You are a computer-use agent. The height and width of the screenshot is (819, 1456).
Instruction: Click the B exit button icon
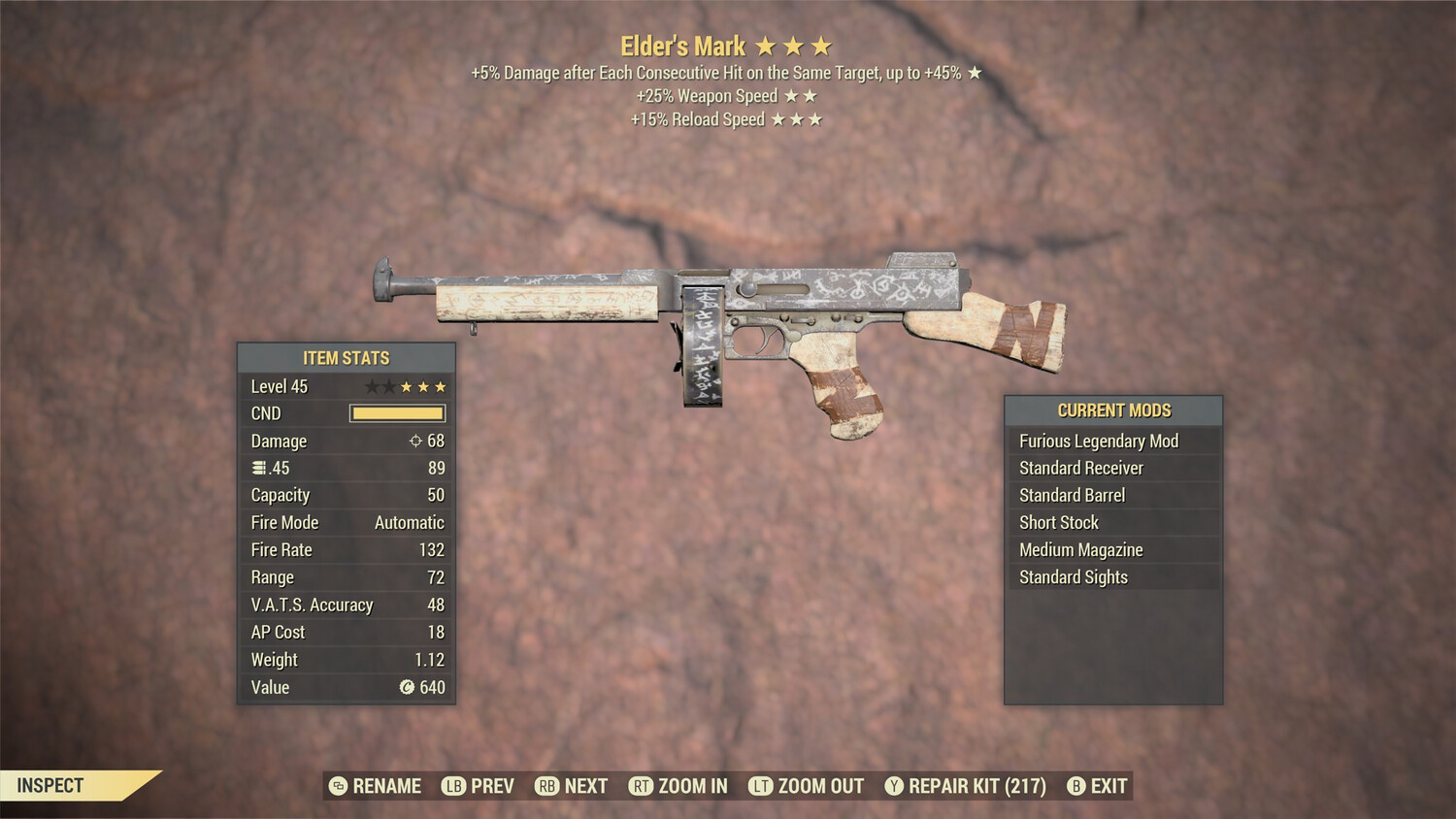[x=1076, y=786]
